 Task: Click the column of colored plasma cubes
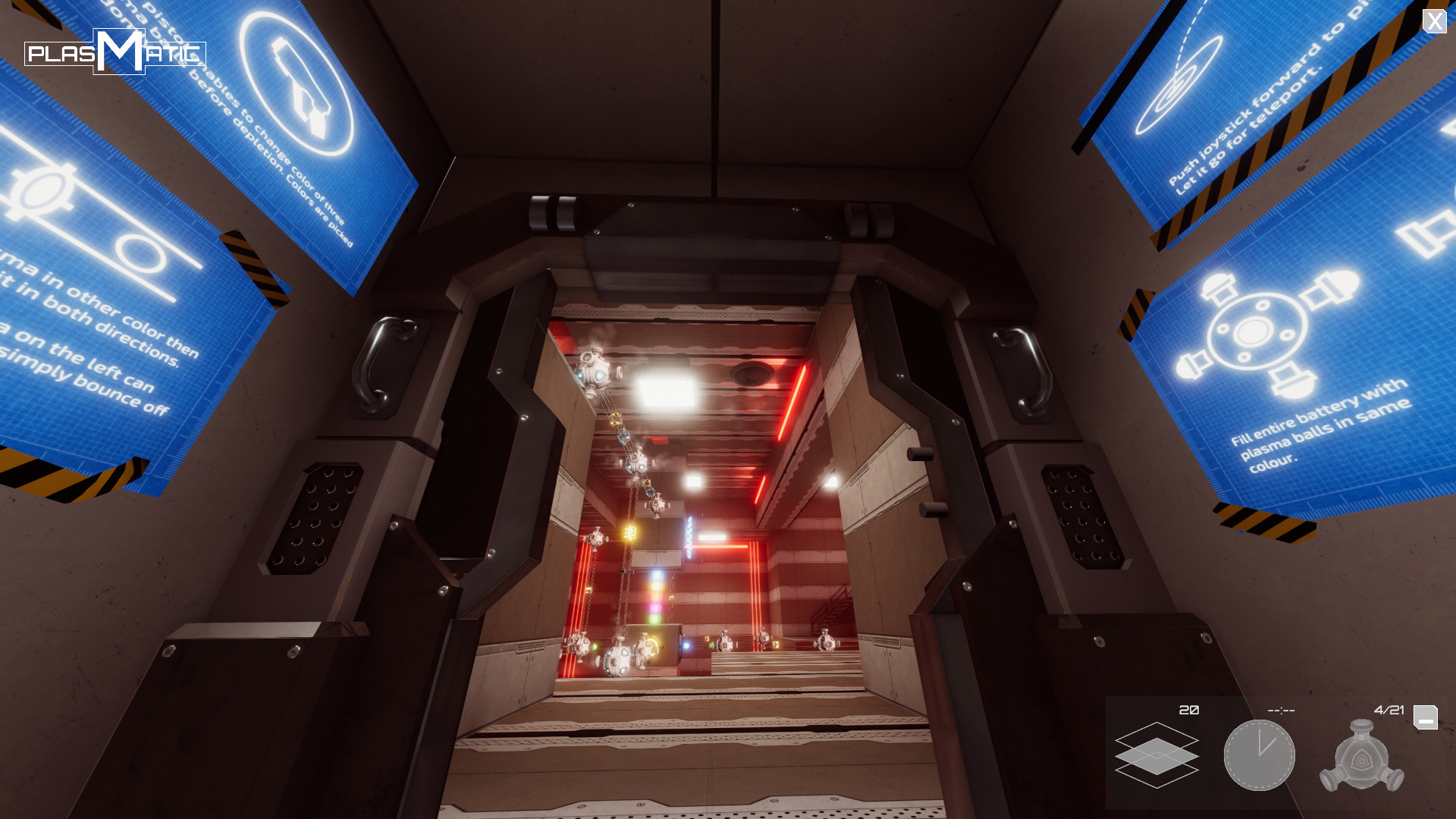click(x=656, y=595)
